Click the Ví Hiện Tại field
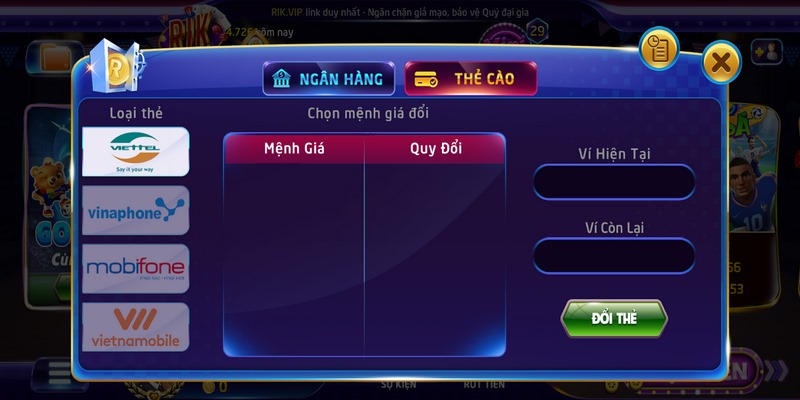Image resolution: width=800 pixels, height=400 pixels. (x=614, y=183)
